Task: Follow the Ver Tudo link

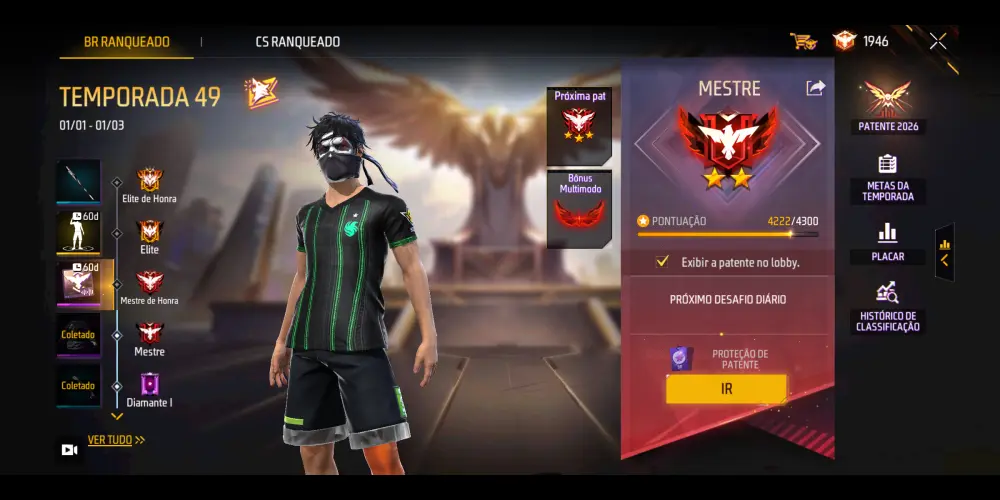Action: (116, 440)
